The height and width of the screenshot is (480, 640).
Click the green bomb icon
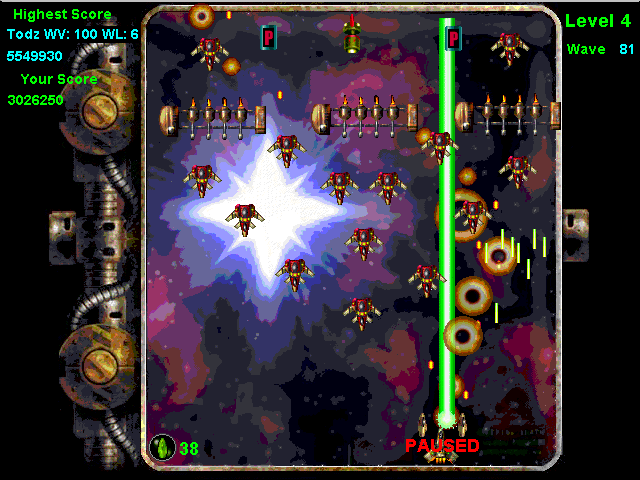coord(161,447)
